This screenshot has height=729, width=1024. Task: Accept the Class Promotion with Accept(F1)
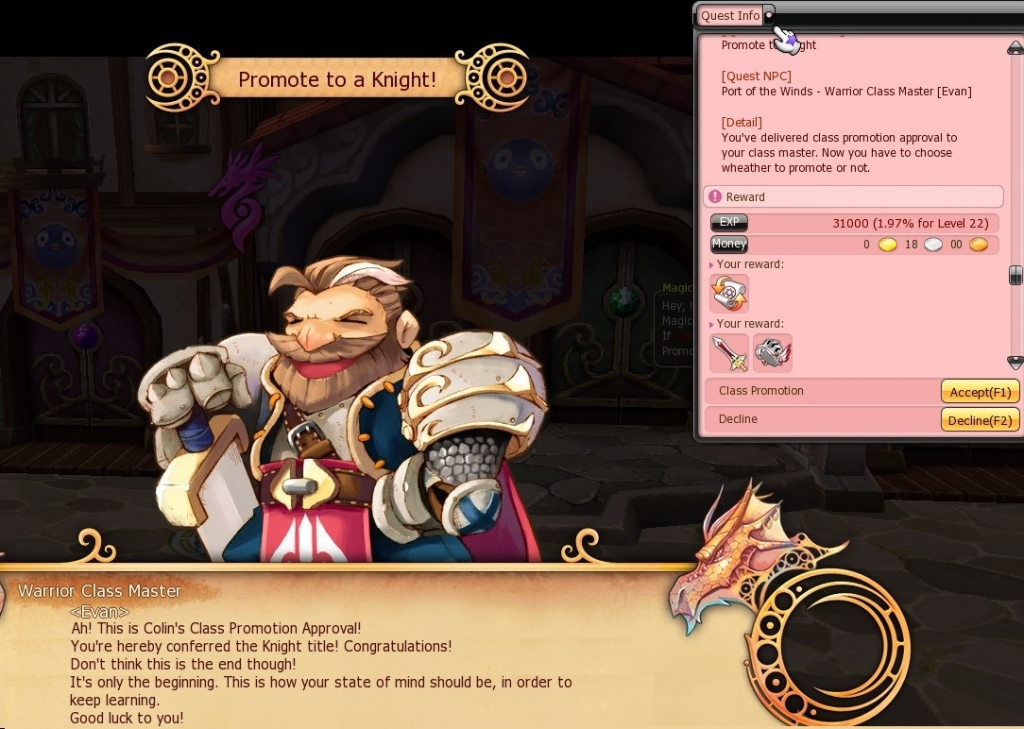click(x=979, y=391)
